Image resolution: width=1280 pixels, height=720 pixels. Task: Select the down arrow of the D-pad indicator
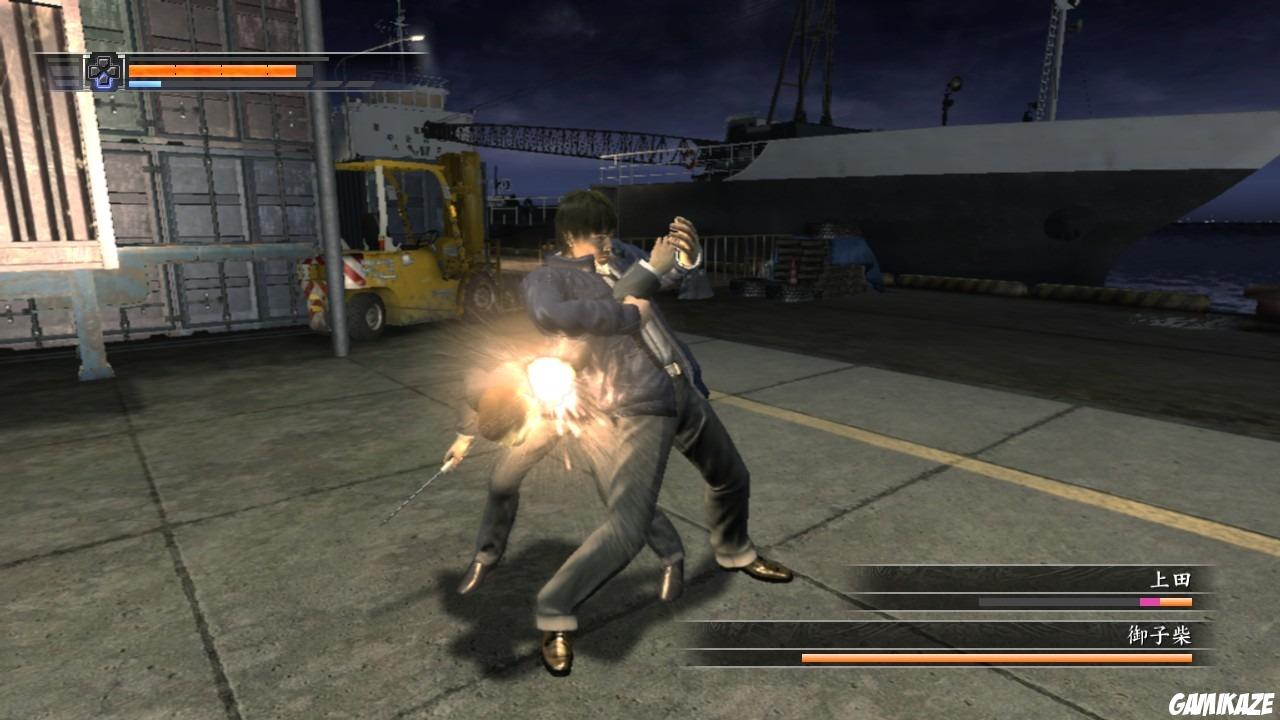click(103, 79)
